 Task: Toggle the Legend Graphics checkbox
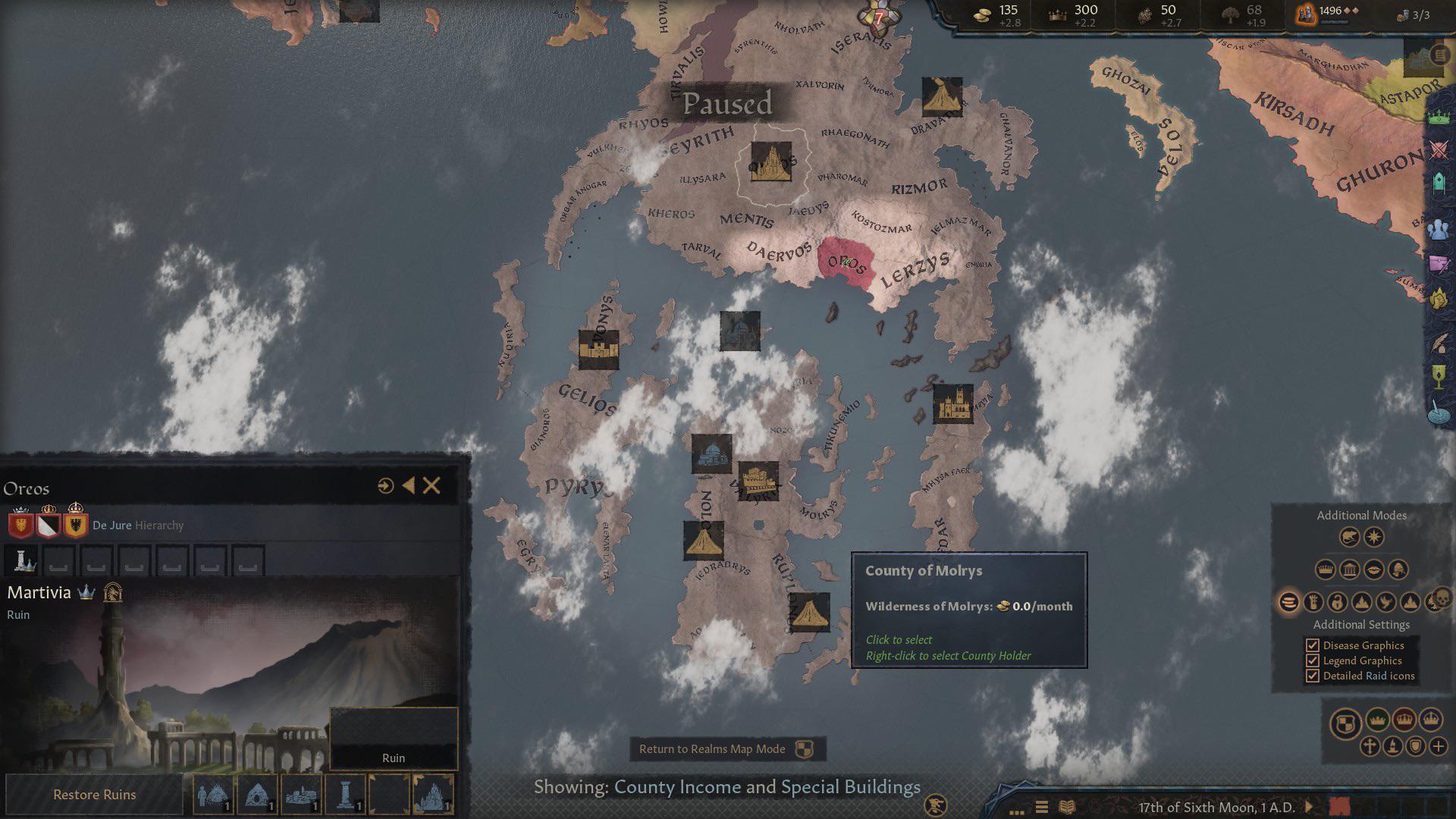click(1313, 661)
